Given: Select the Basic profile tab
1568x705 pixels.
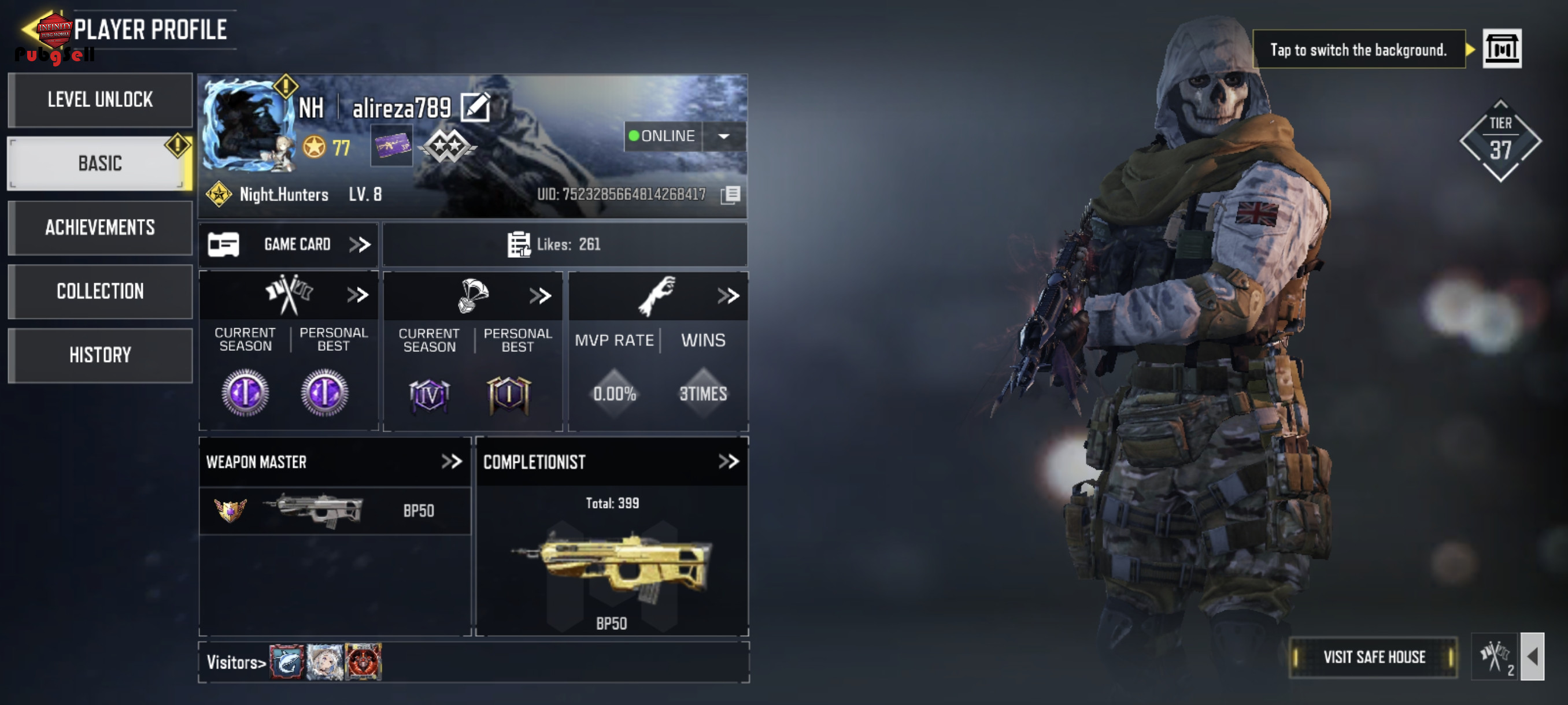Looking at the screenshot, I should tap(100, 163).
